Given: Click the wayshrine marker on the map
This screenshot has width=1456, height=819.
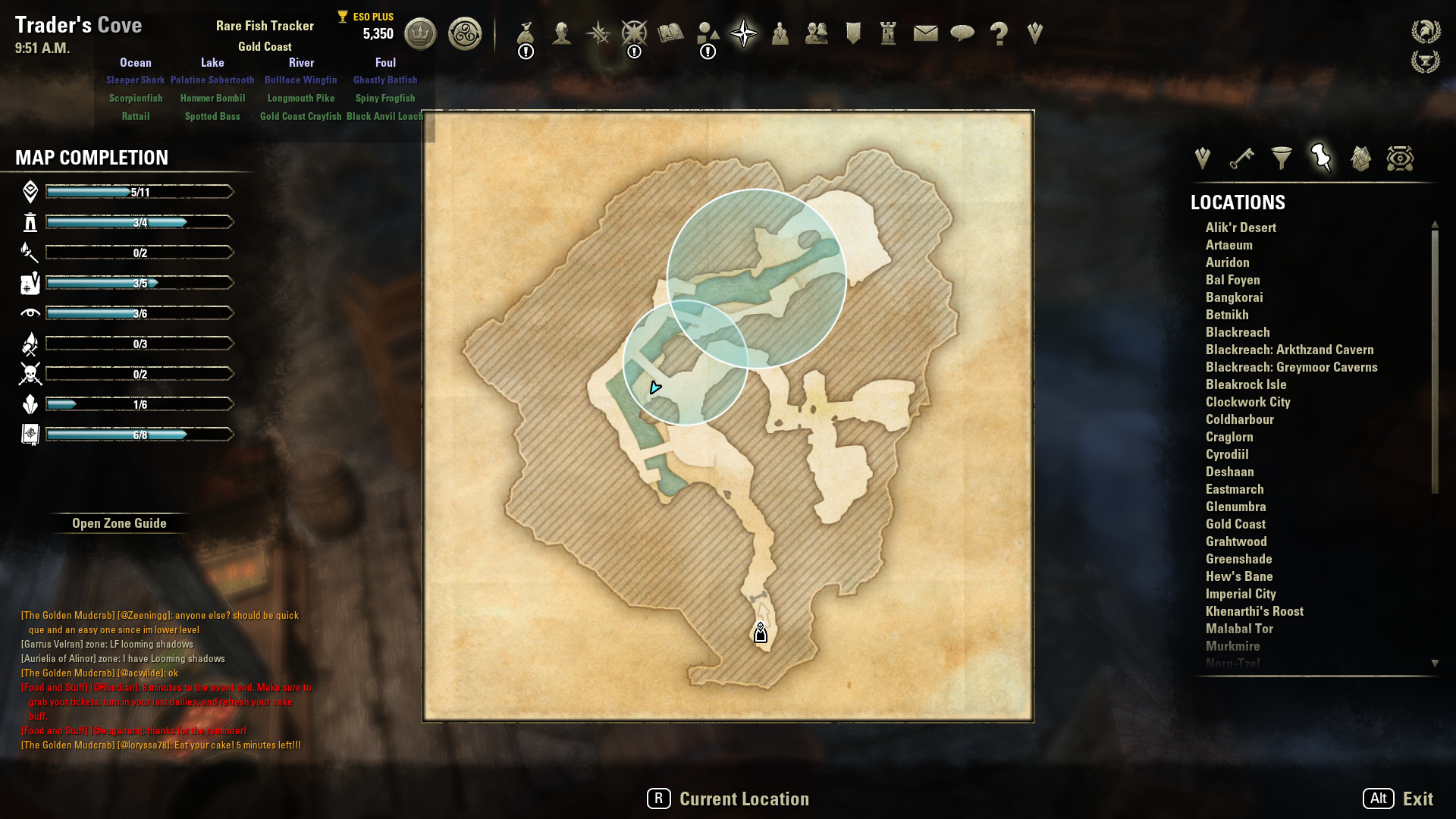Looking at the screenshot, I should [761, 633].
